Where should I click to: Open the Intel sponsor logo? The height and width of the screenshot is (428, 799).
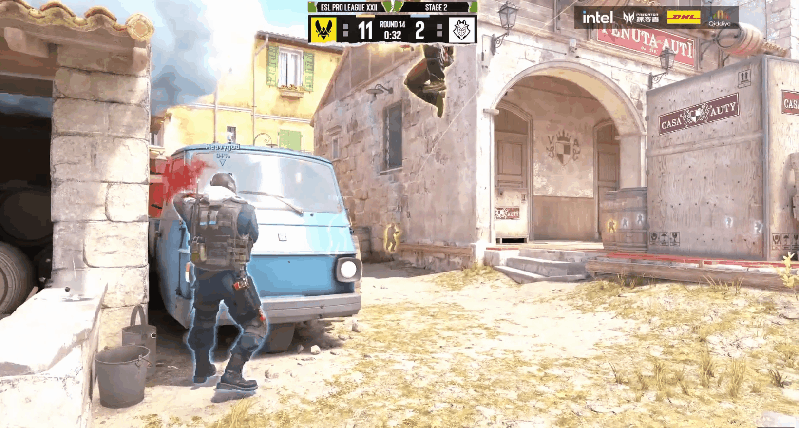(597, 17)
